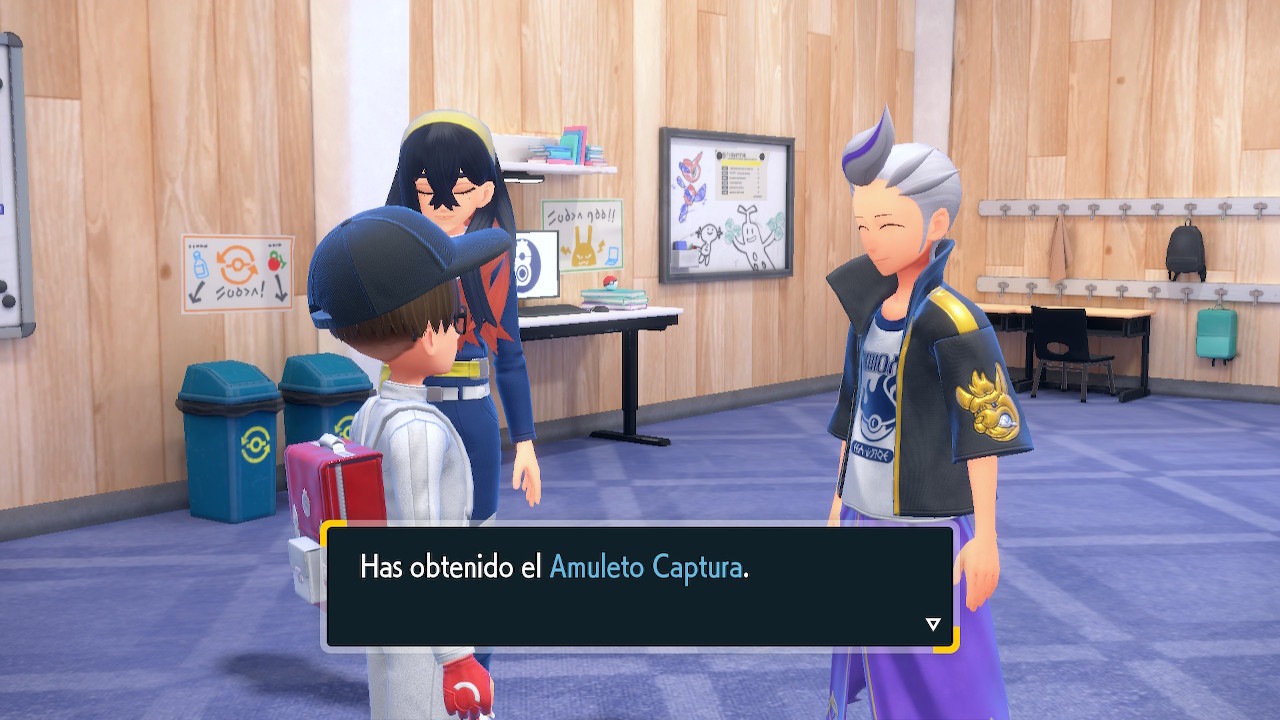Click the Amuleto Captura message box

(640, 586)
